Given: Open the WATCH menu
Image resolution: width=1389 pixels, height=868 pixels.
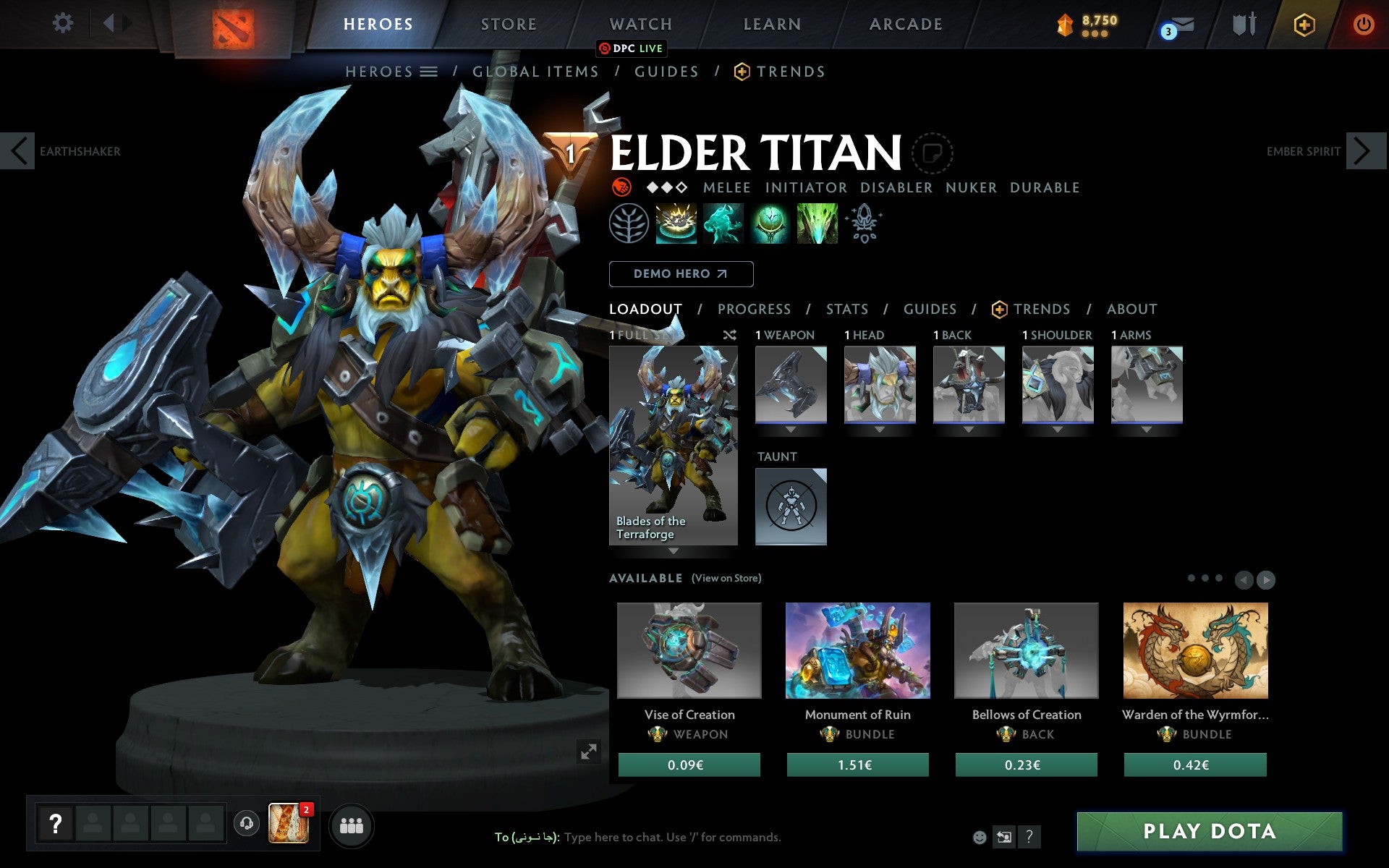Looking at the screenshot, I should [x=640, y=23].
